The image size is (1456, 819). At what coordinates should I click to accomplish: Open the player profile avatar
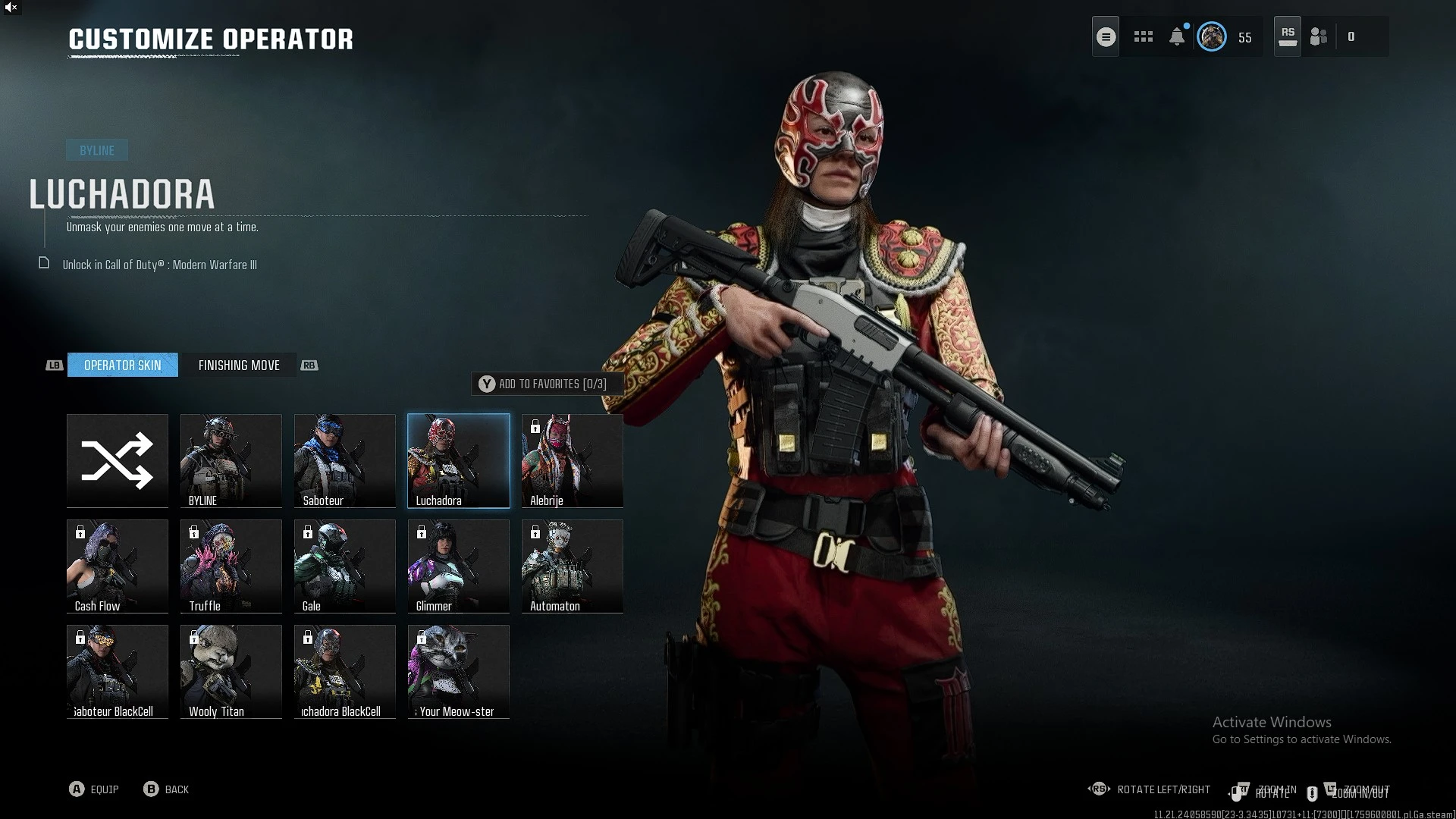1211,37
